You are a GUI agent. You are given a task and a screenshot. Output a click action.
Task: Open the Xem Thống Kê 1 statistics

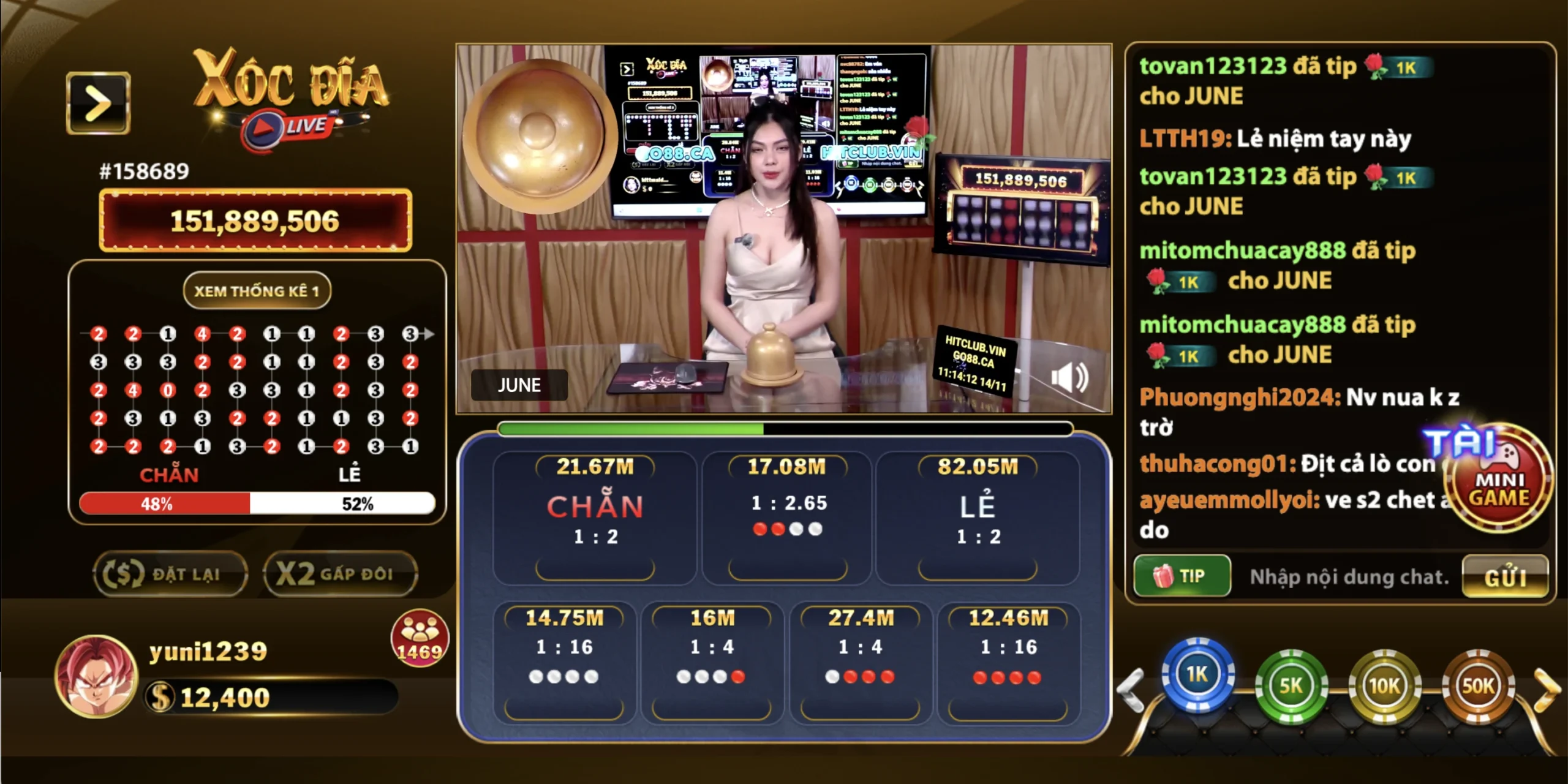tap(257, 291)
